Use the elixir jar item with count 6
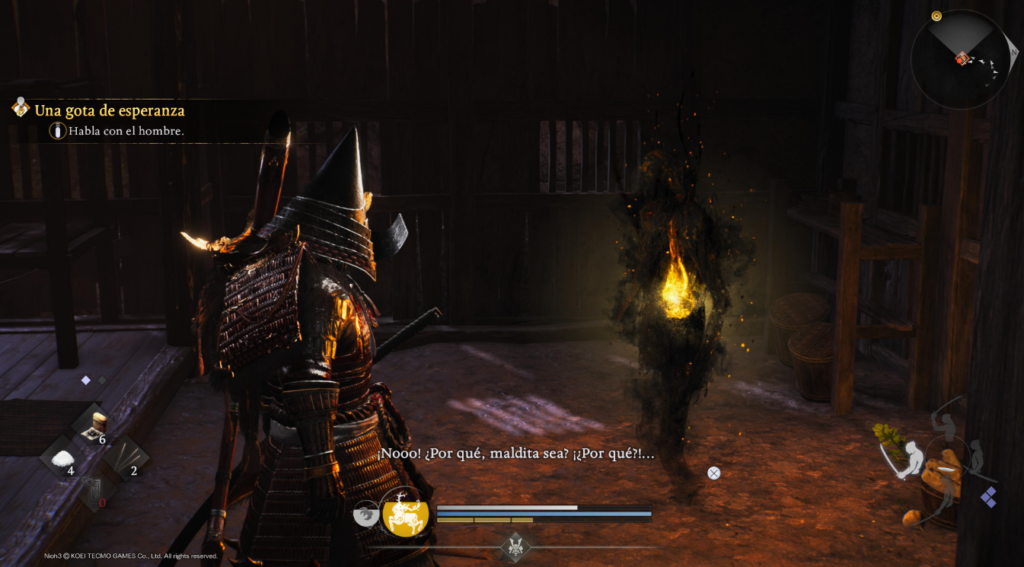Screen dimensions: 1024x567 (96, 427)
